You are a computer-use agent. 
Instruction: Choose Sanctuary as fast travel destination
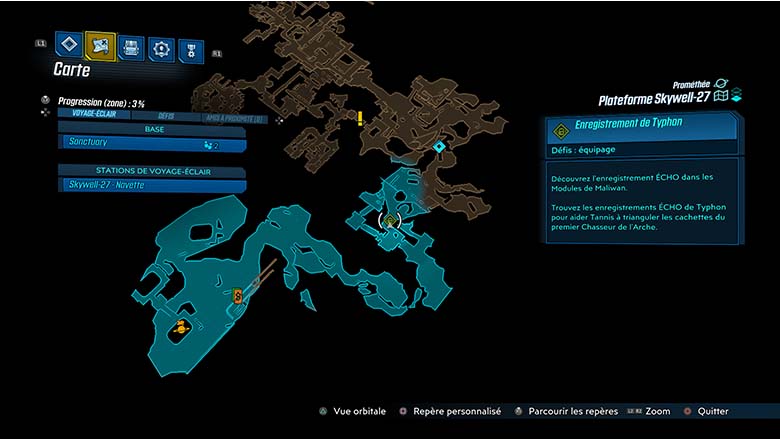(x=150, y=143)
